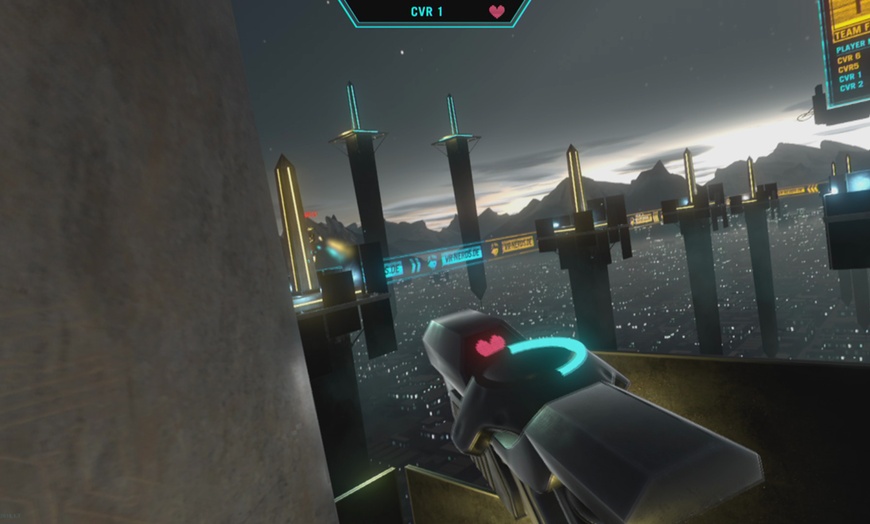Select CVR5 in the player list
The image size is (870, 524).
coord(848,67)
